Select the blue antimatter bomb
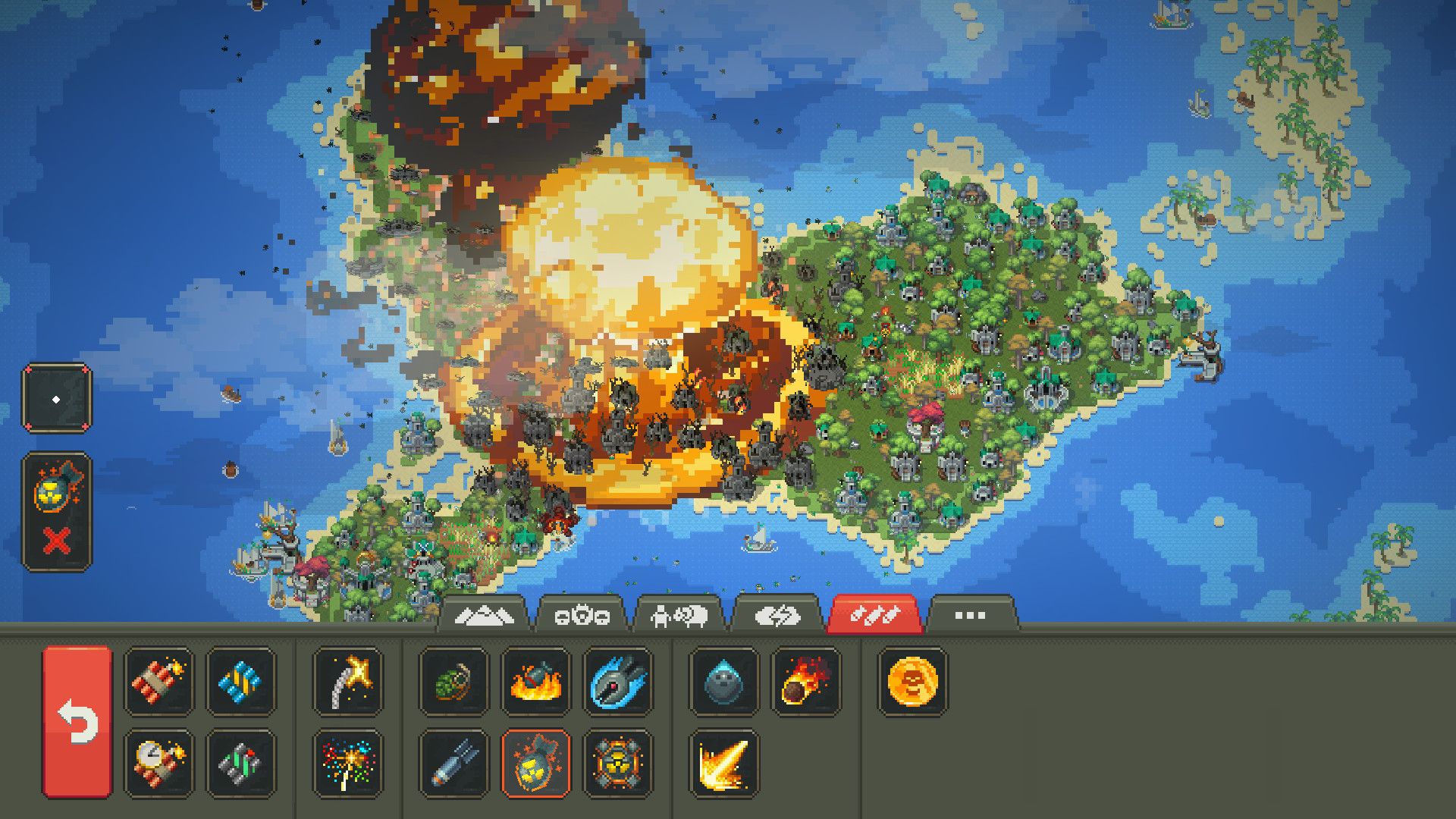 [617, 681]
